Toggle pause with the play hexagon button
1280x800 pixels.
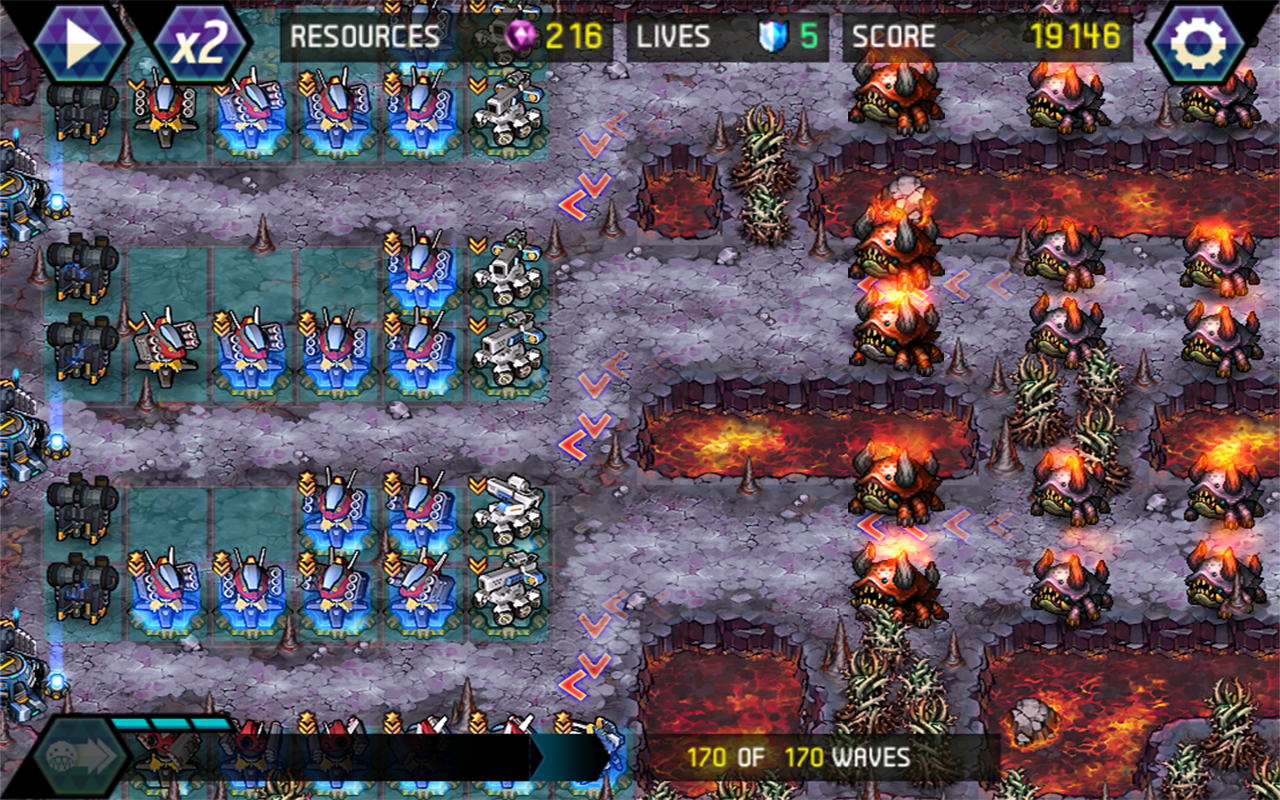tap(83, 40)
